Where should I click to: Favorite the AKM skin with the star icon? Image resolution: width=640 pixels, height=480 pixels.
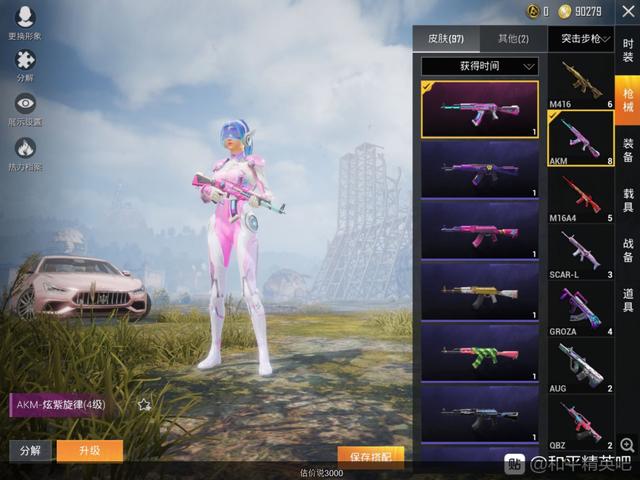[144, 405]
